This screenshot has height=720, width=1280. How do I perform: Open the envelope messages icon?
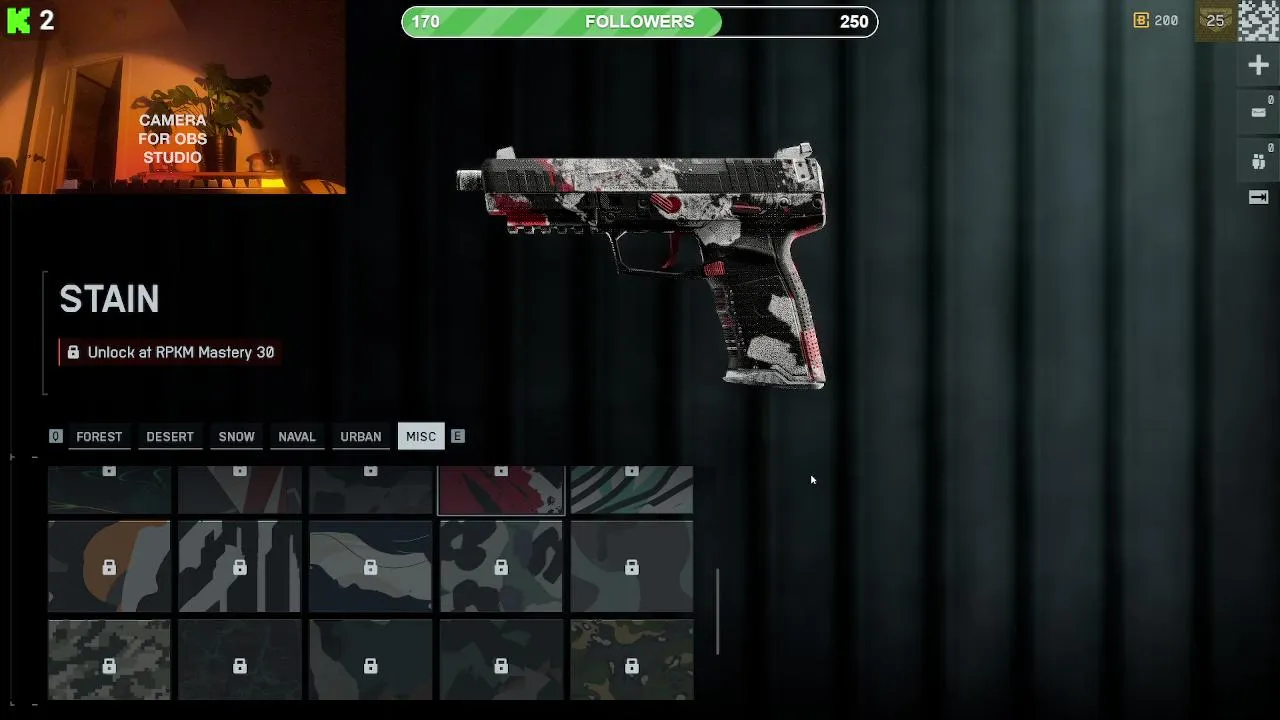[x=1259, y=113]
